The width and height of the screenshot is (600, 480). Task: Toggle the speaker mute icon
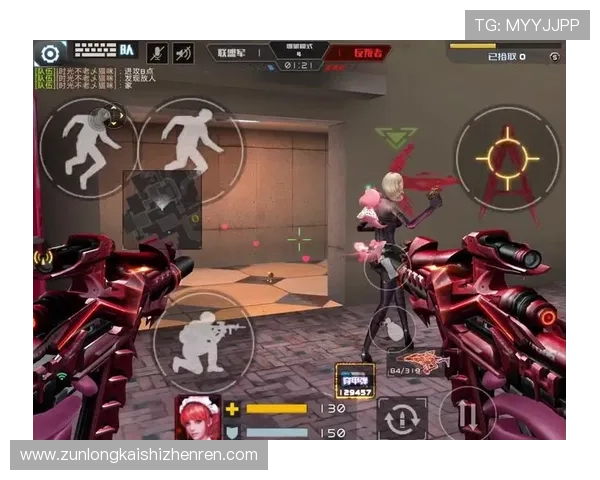(183, 52)
